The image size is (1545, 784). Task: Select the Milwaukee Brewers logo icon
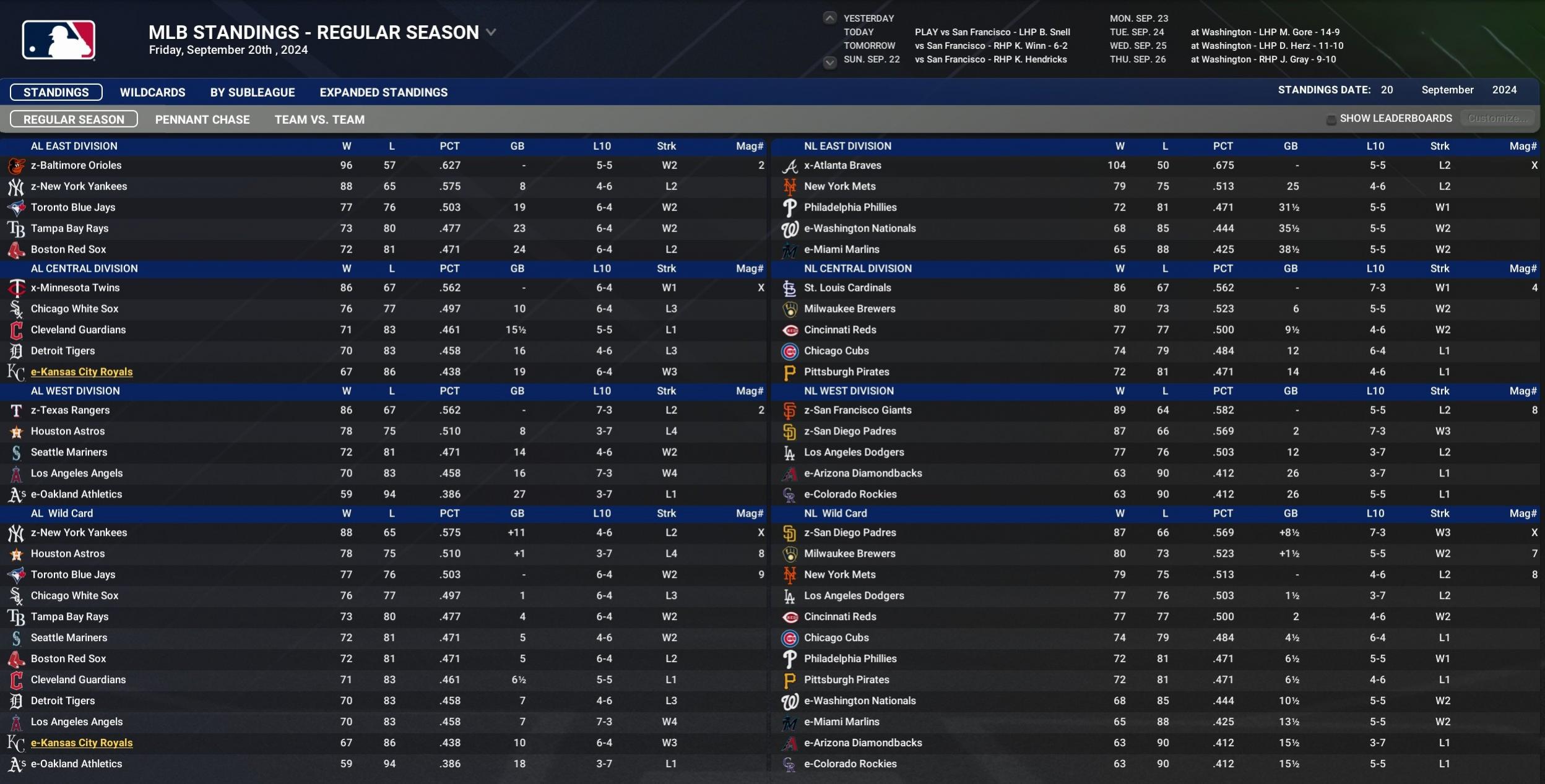point(790,308)
